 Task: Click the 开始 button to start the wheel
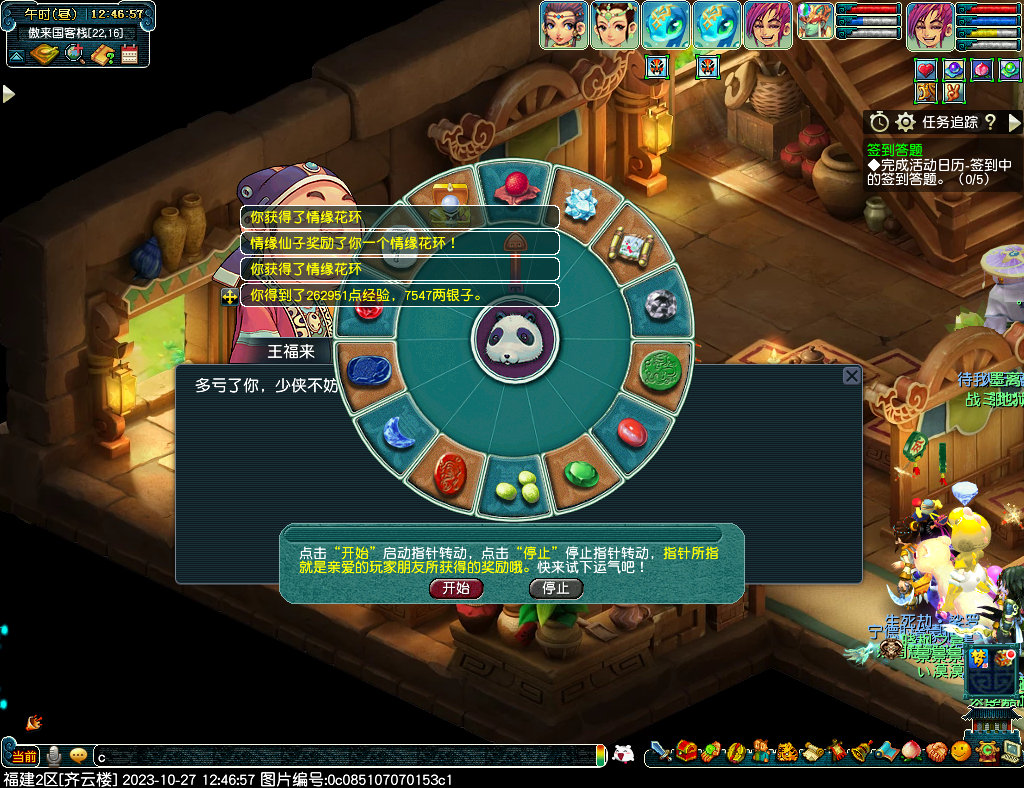[456, 588]
